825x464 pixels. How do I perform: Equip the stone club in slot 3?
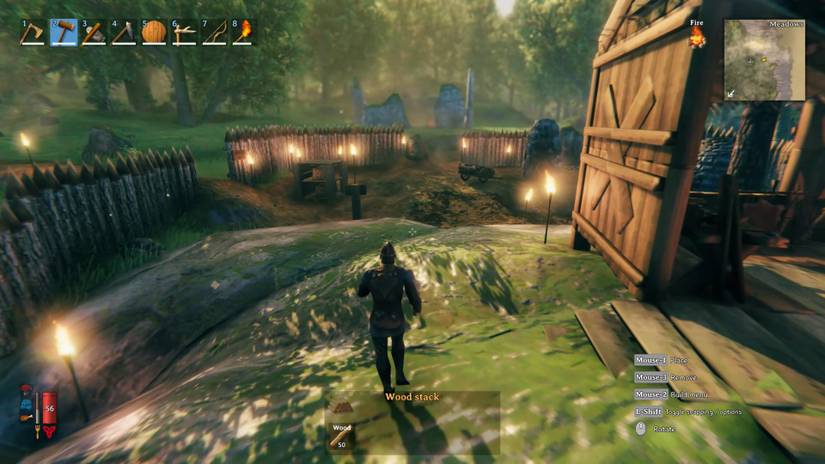(x=93, y=32)
